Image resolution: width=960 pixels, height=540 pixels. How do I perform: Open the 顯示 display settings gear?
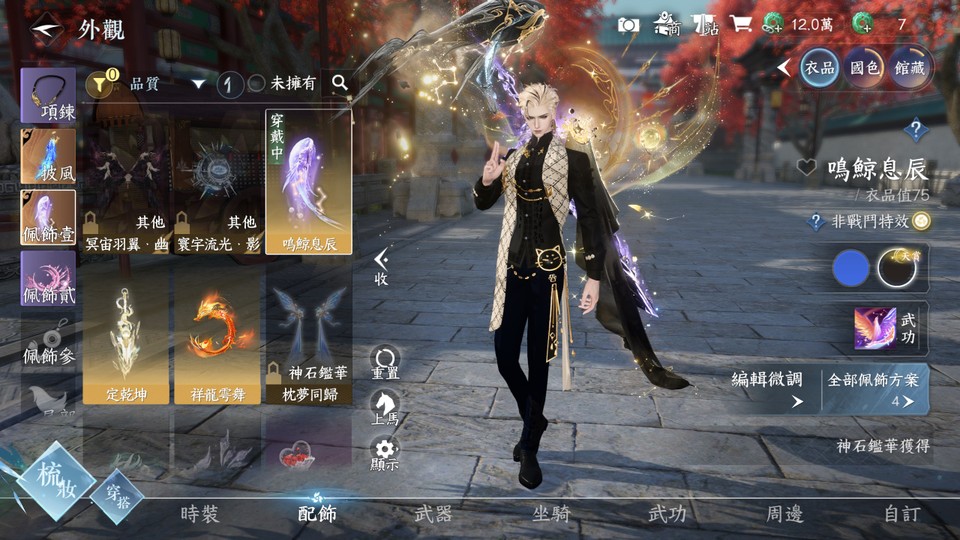(x=385, y=454)
